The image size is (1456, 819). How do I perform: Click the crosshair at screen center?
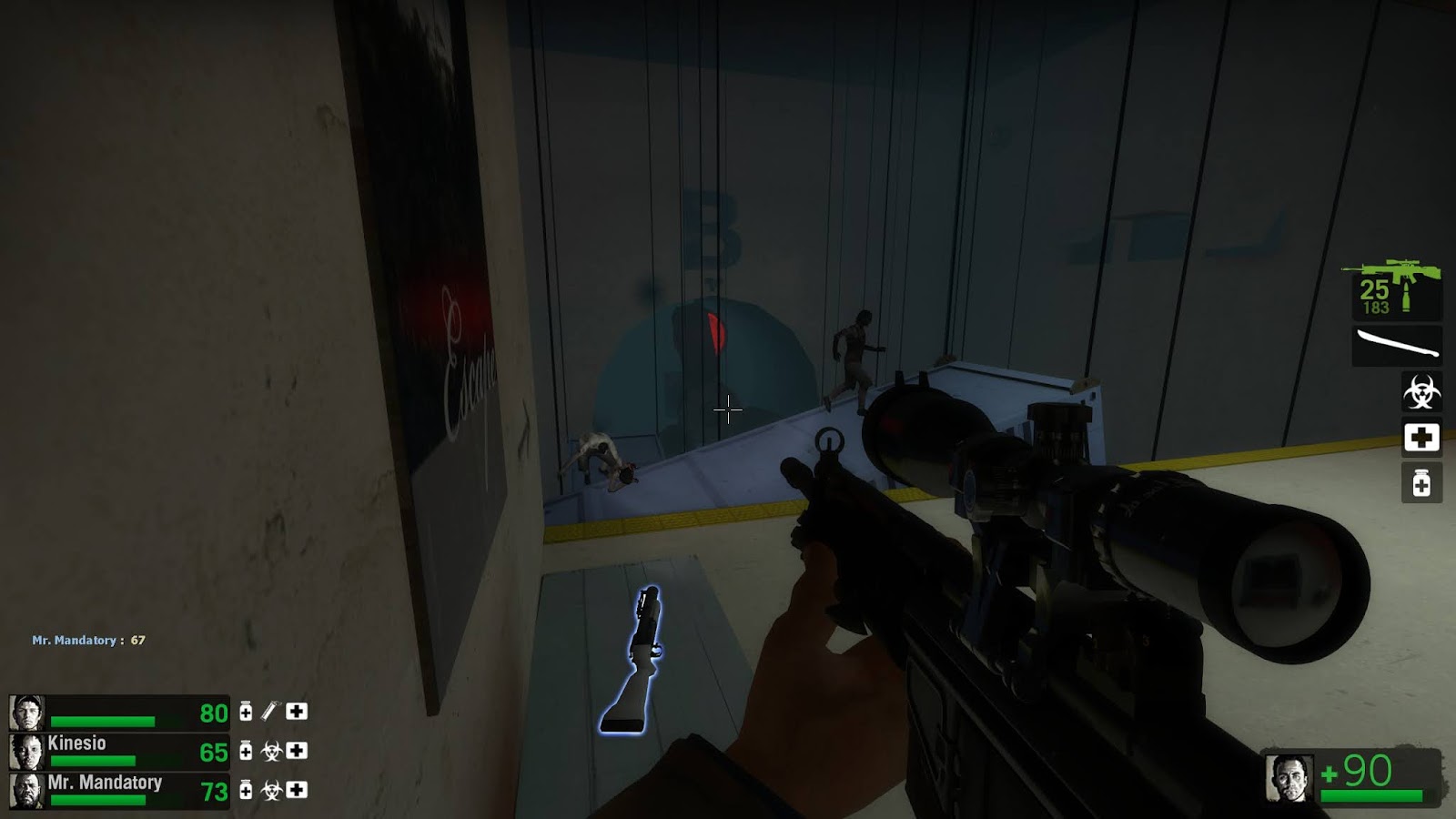pos(728,410)
